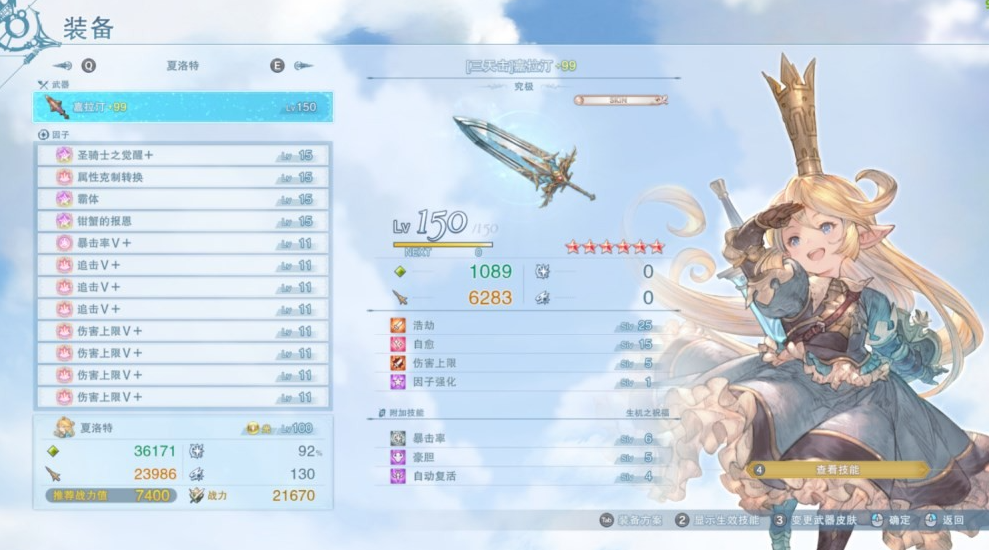This screenshot has width=989, height=550.
Task: Select the 暴击率V+ sigil slot
Action: point(182,243)
